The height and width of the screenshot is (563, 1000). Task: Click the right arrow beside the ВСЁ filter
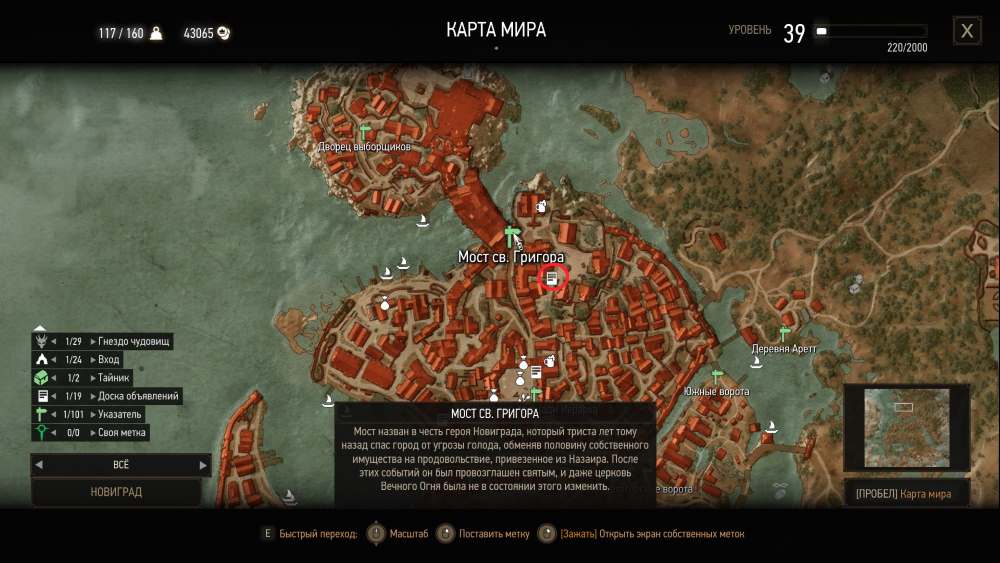point(203,465)
